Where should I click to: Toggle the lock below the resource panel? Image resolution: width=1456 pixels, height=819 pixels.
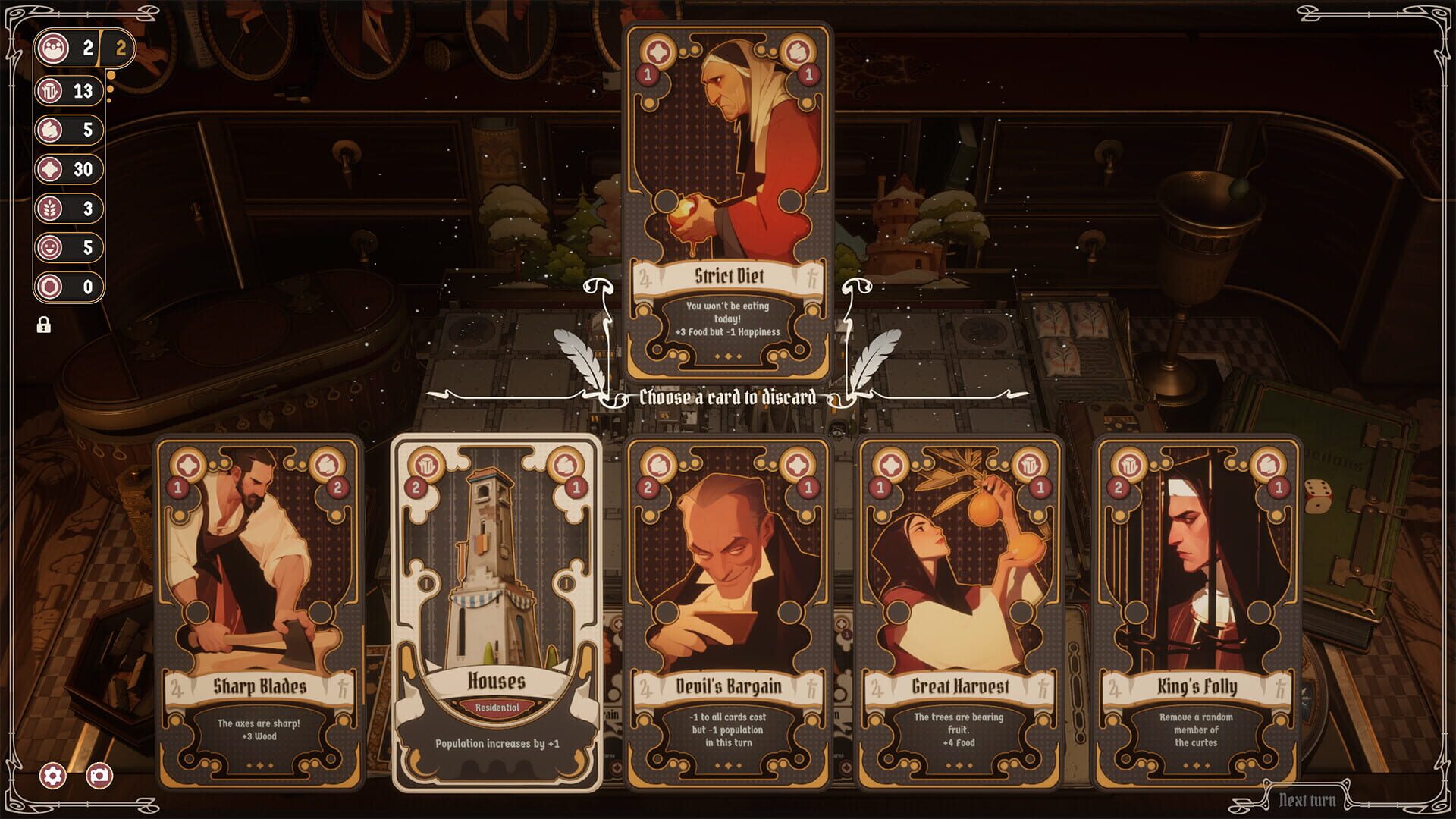[45, 326]
